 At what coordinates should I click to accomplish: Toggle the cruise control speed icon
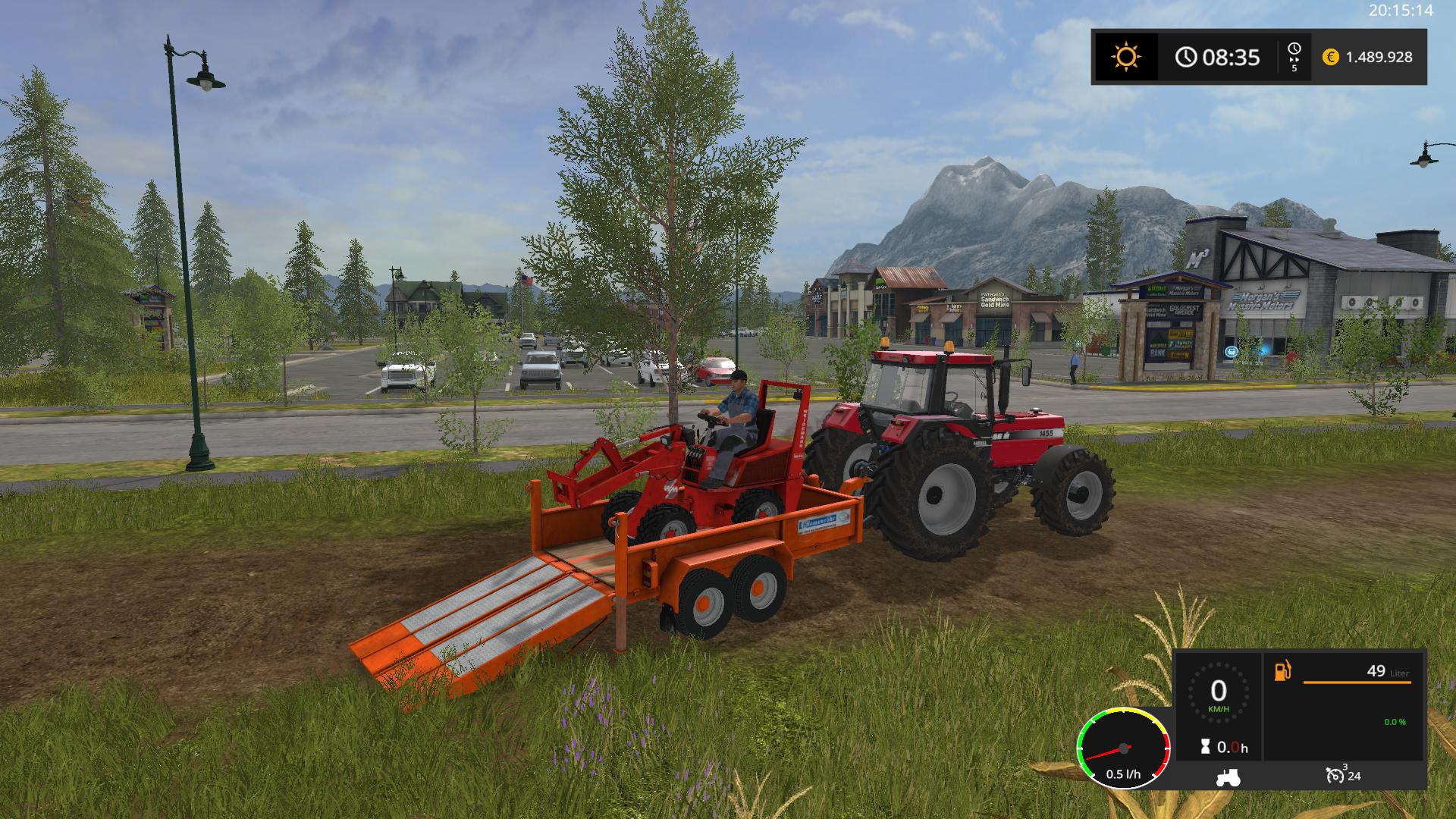(1335, 775)
